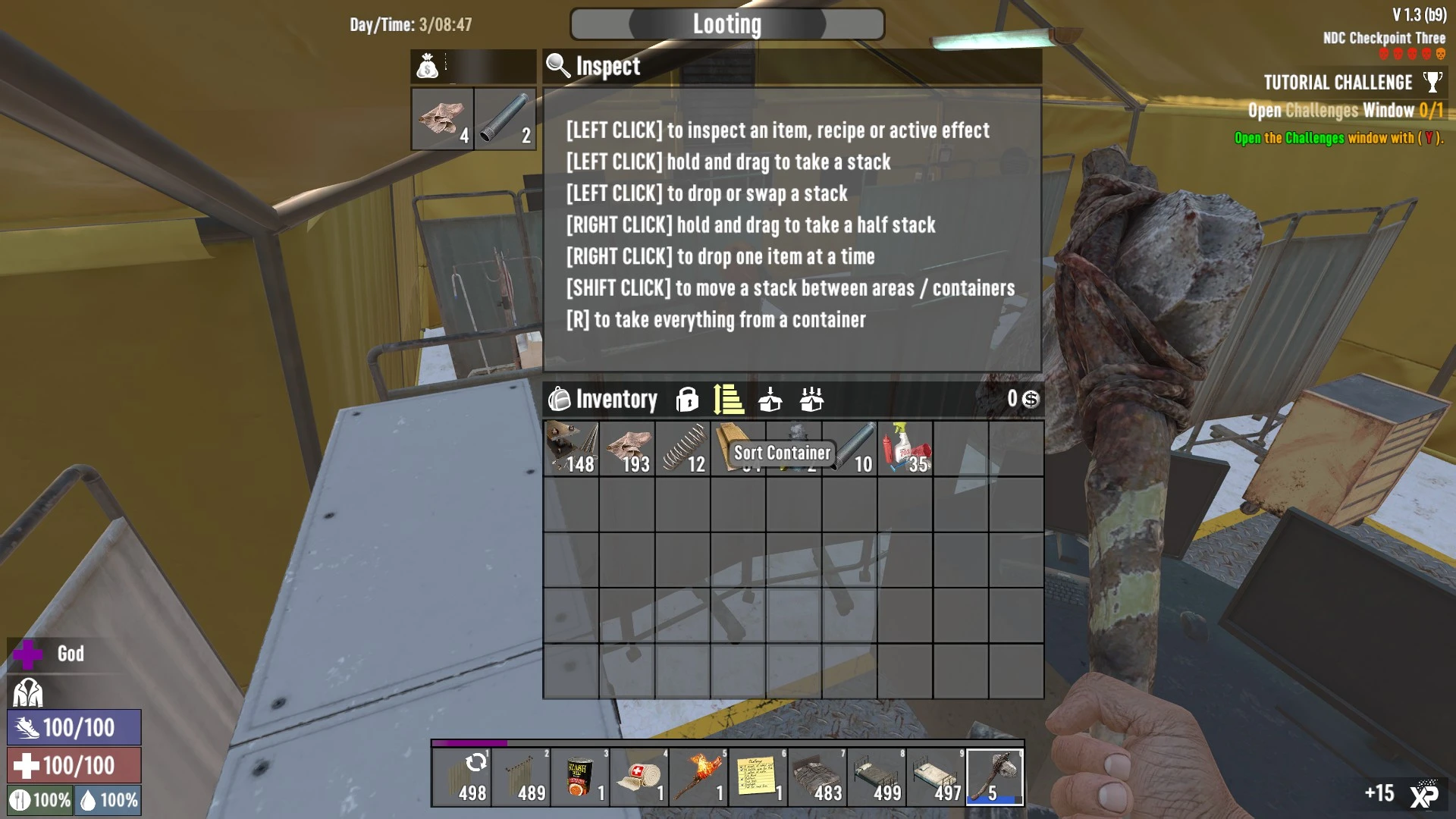Equip the burning torch in the hotbar

[x=699, y=778]
